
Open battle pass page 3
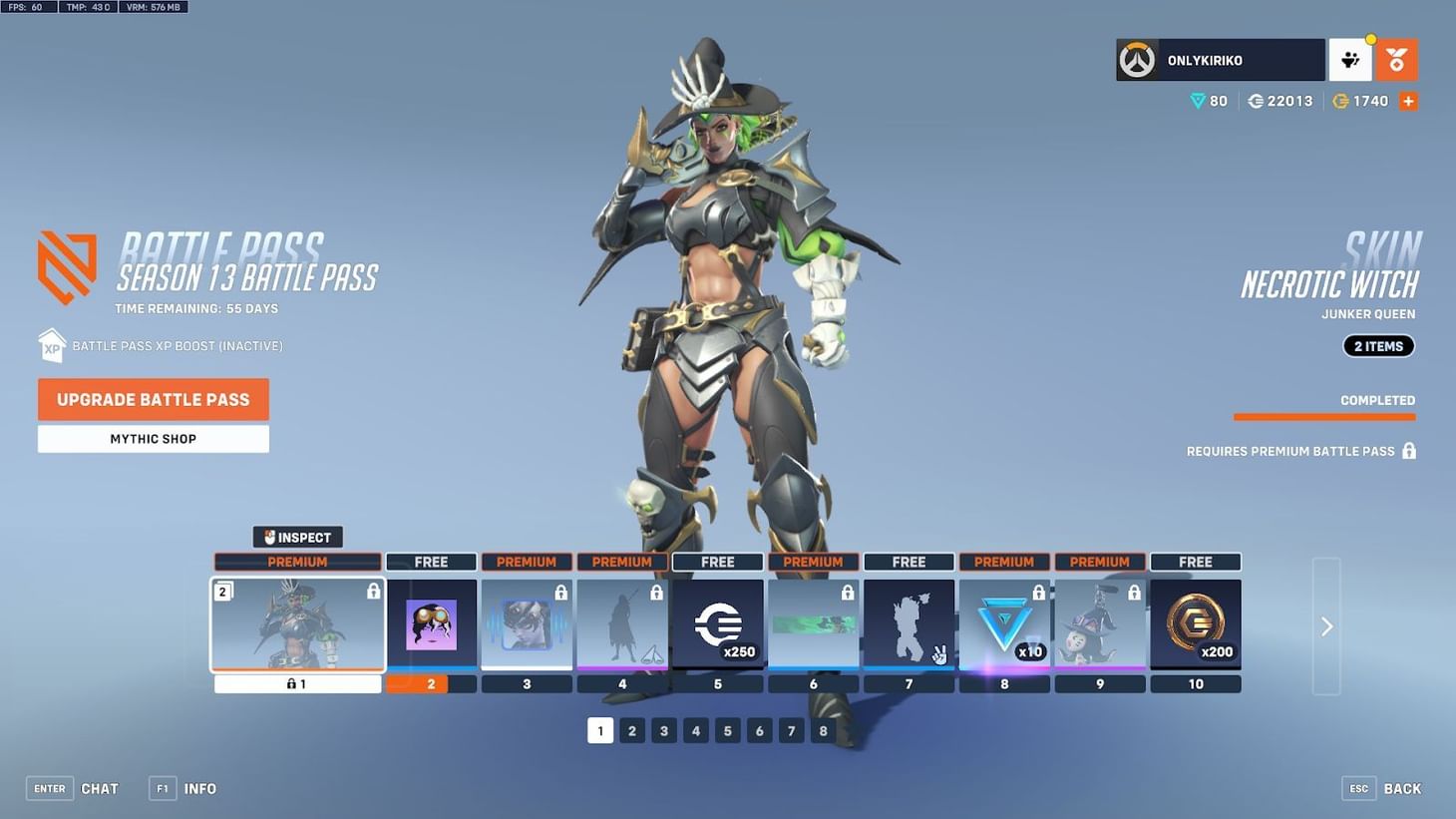(x=663, y=730)
